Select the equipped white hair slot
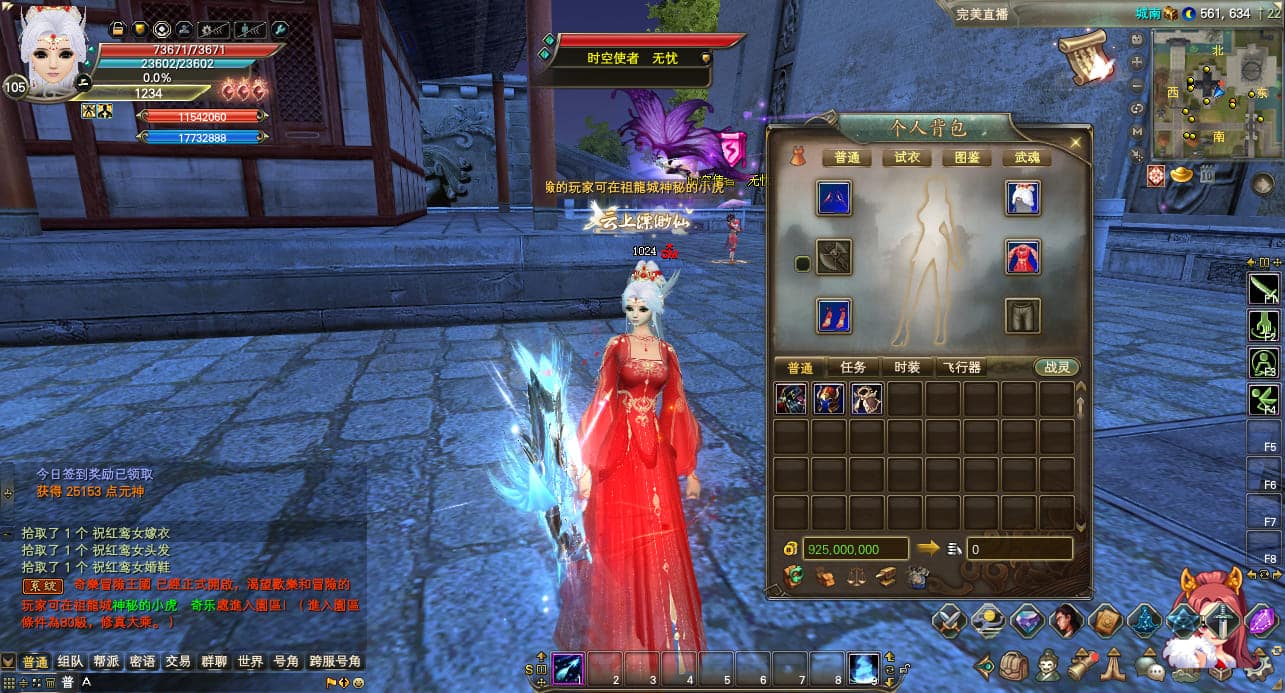 pos(1023,198)
